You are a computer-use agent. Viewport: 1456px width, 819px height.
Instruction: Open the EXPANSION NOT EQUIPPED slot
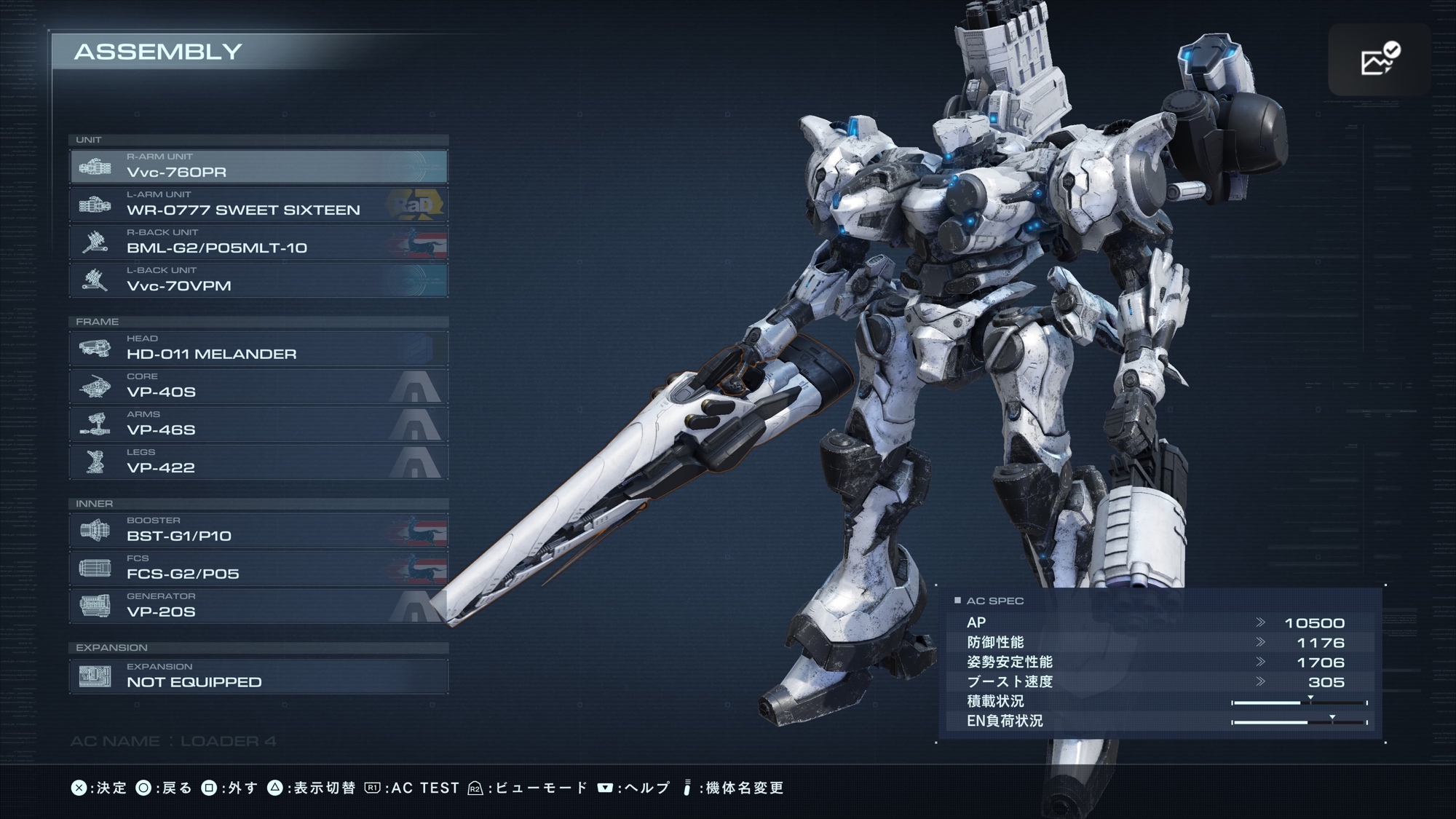tap(258, 676)
